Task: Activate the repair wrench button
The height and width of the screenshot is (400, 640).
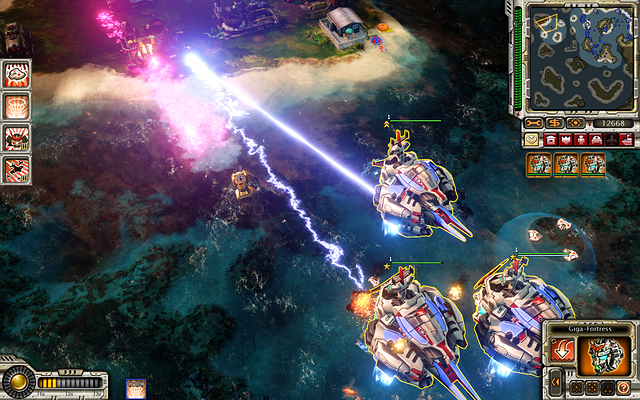Action: pyautogui.click(x=534, y=123)
